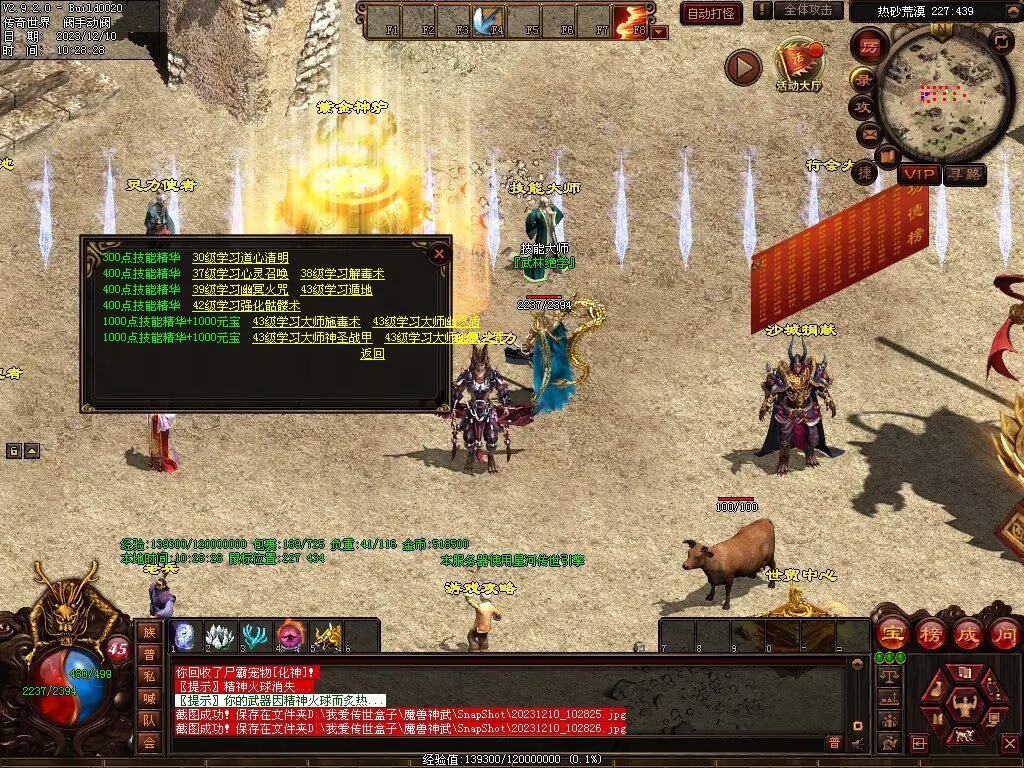Image resolution: width=1024 pixels, height=768 pixels.
Task: Open the 活动大厅 activity hall icon
Action: (x=798, y=64)
